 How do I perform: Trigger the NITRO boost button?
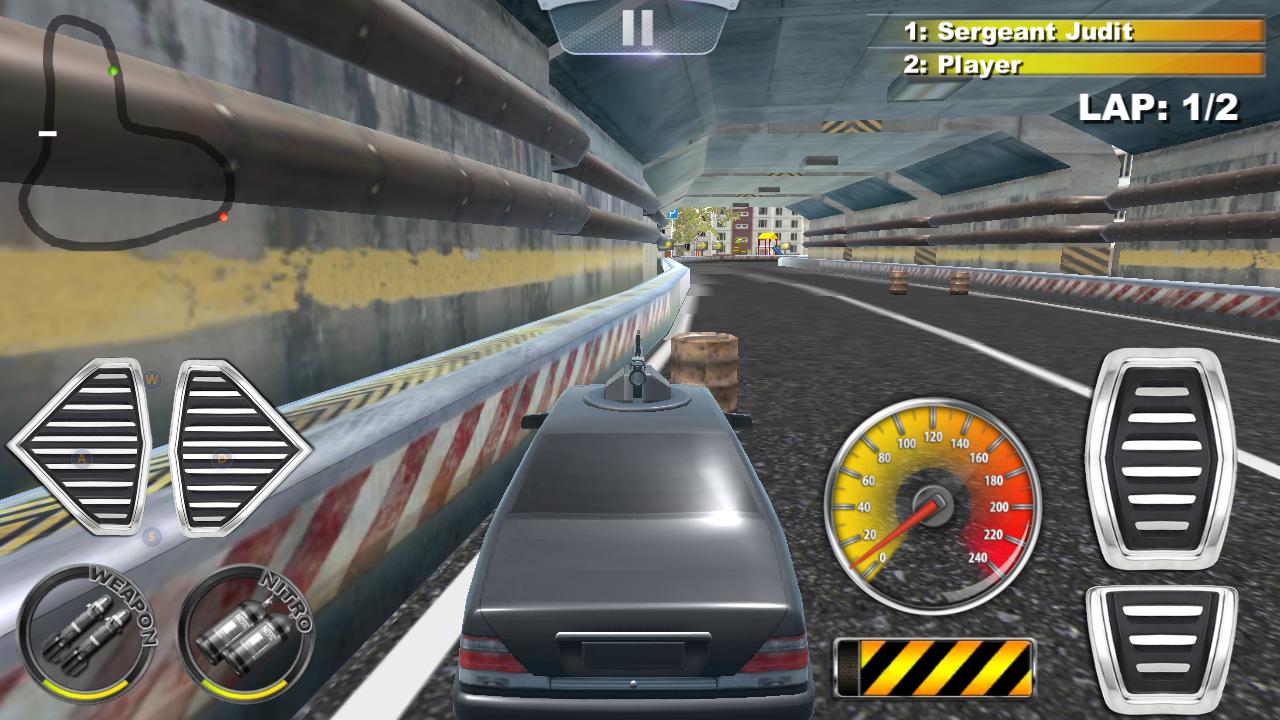(x=243, y=633)
